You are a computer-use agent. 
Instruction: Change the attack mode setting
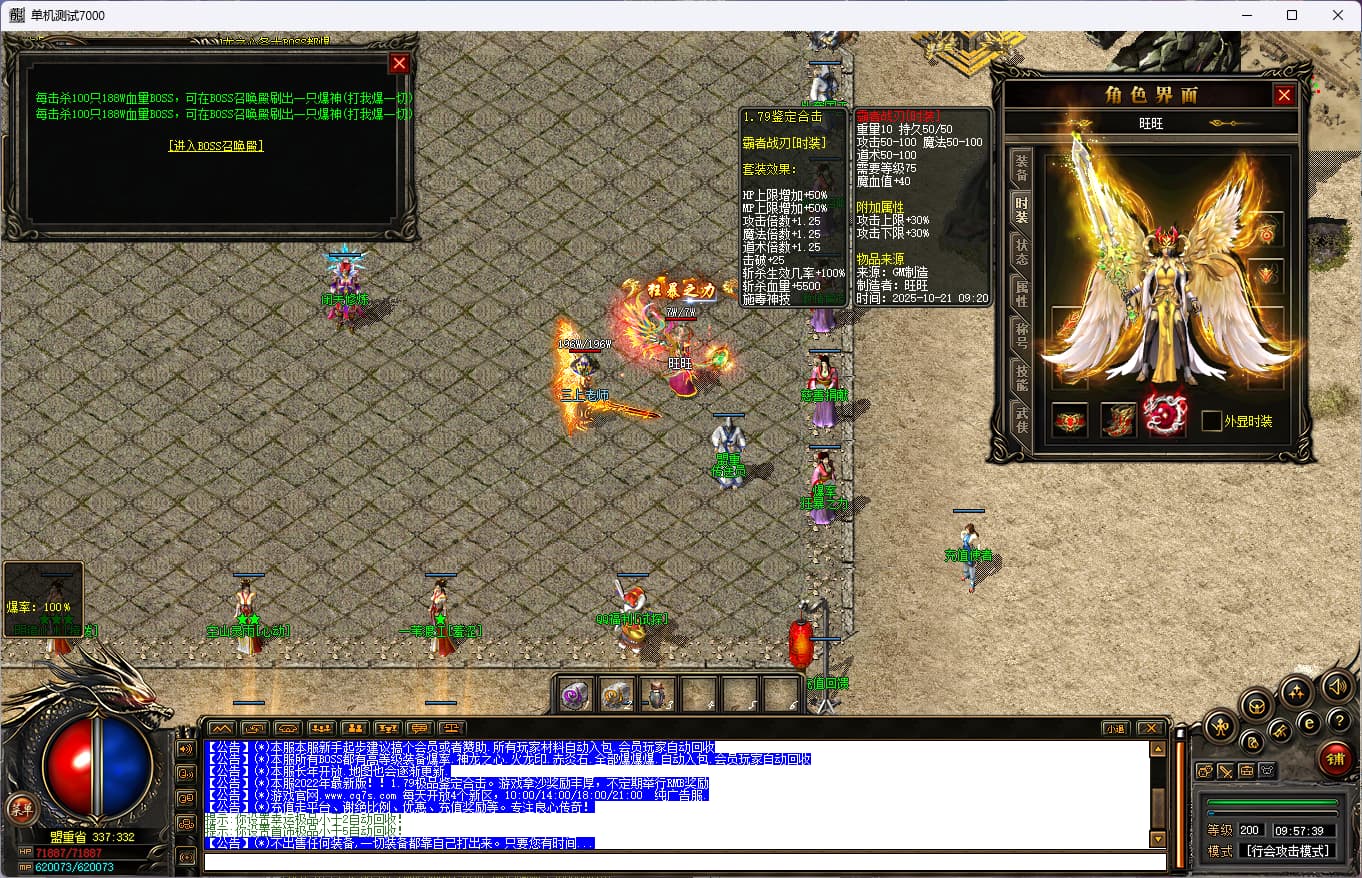click(1288, 851)
